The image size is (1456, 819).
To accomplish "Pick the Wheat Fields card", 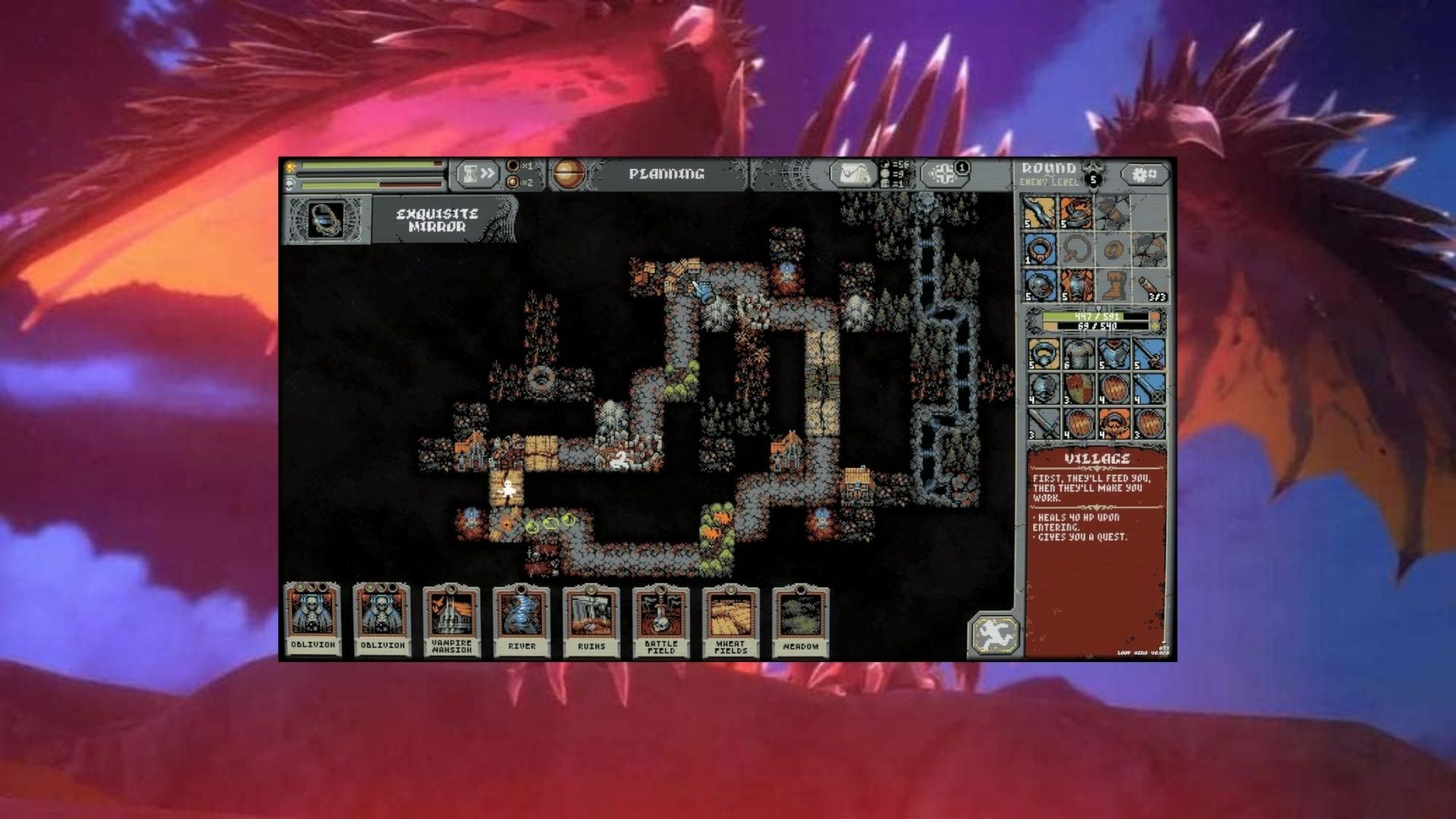I will pos(730,620).
